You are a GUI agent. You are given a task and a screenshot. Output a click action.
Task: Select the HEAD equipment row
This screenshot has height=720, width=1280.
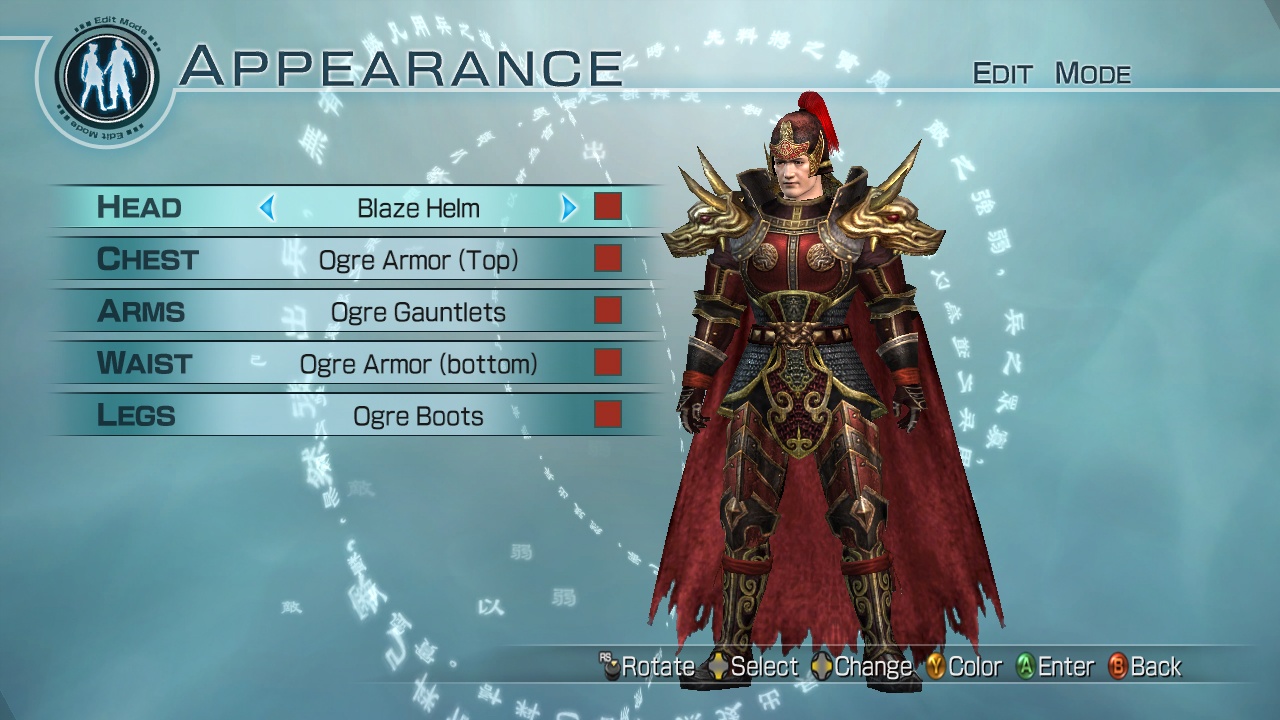(140, 208)
